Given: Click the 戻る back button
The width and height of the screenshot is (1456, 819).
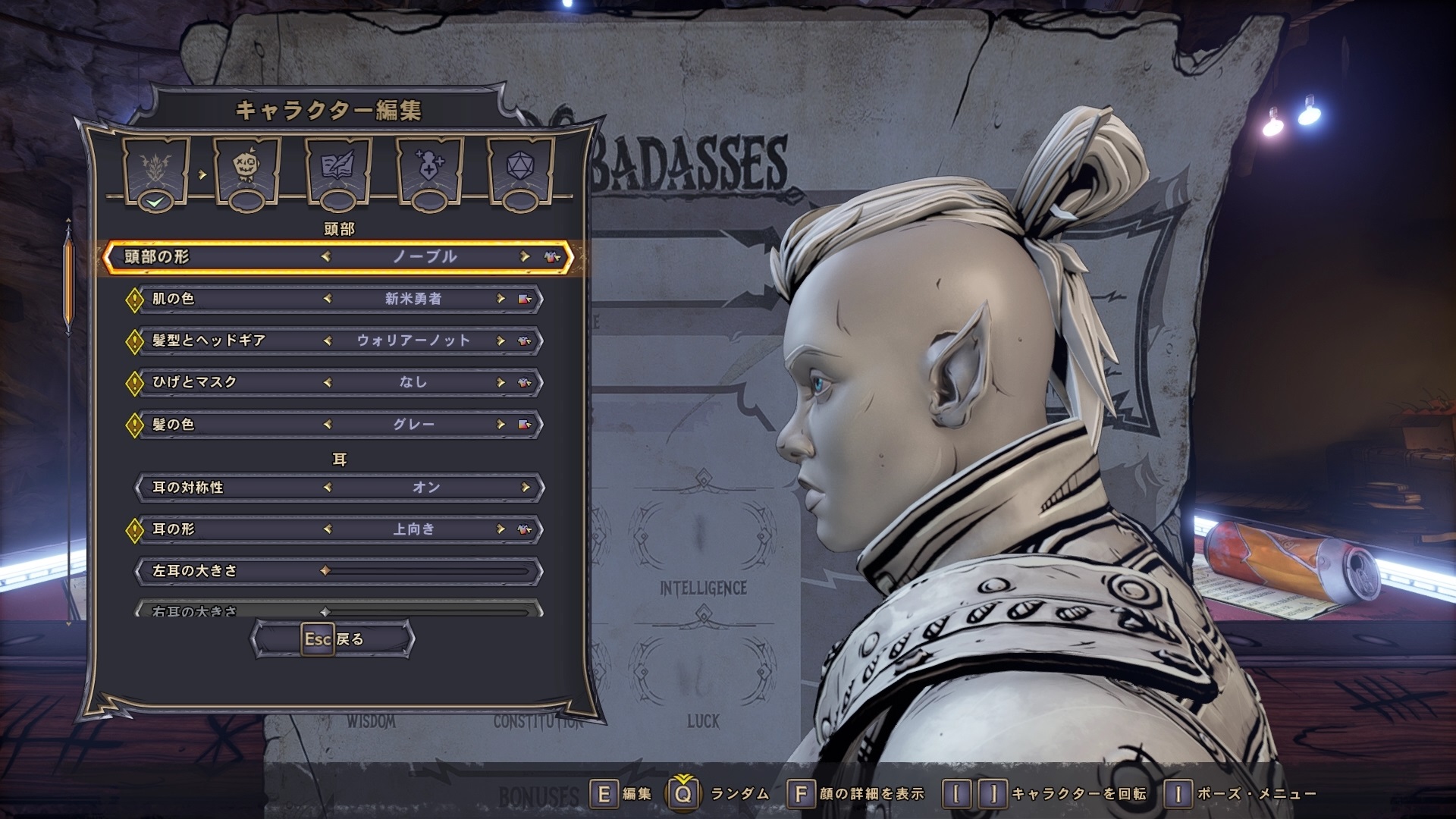Looking at the screenshot, I should 333,639.
